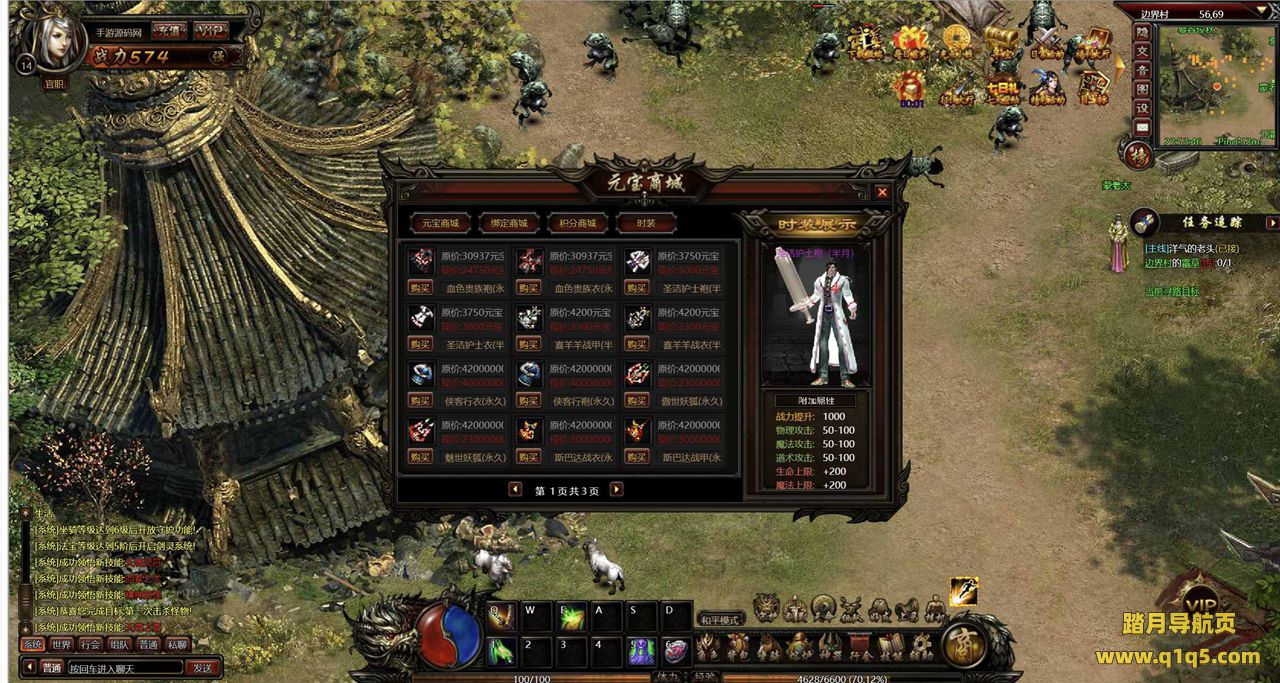The image size is (1280, 683).
Task: Open the 积分商城 tab
Action: [x=578, y=223]
